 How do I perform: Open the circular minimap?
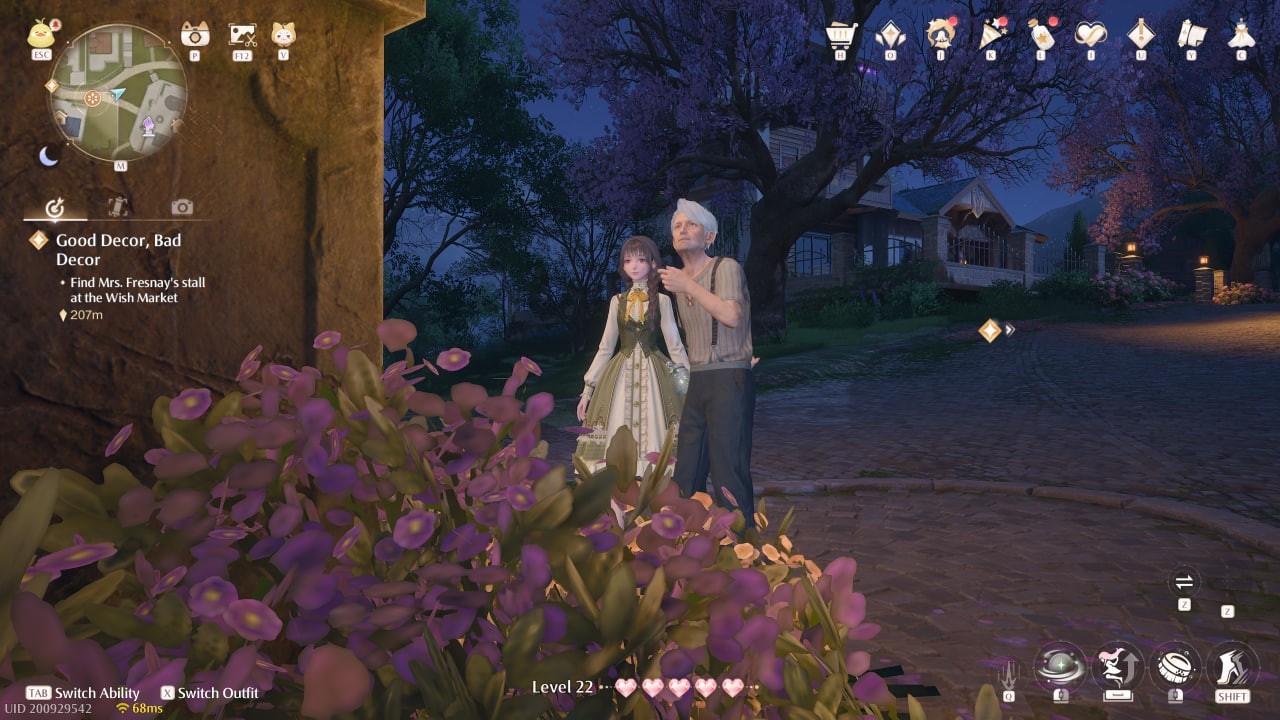coord(118,93)
